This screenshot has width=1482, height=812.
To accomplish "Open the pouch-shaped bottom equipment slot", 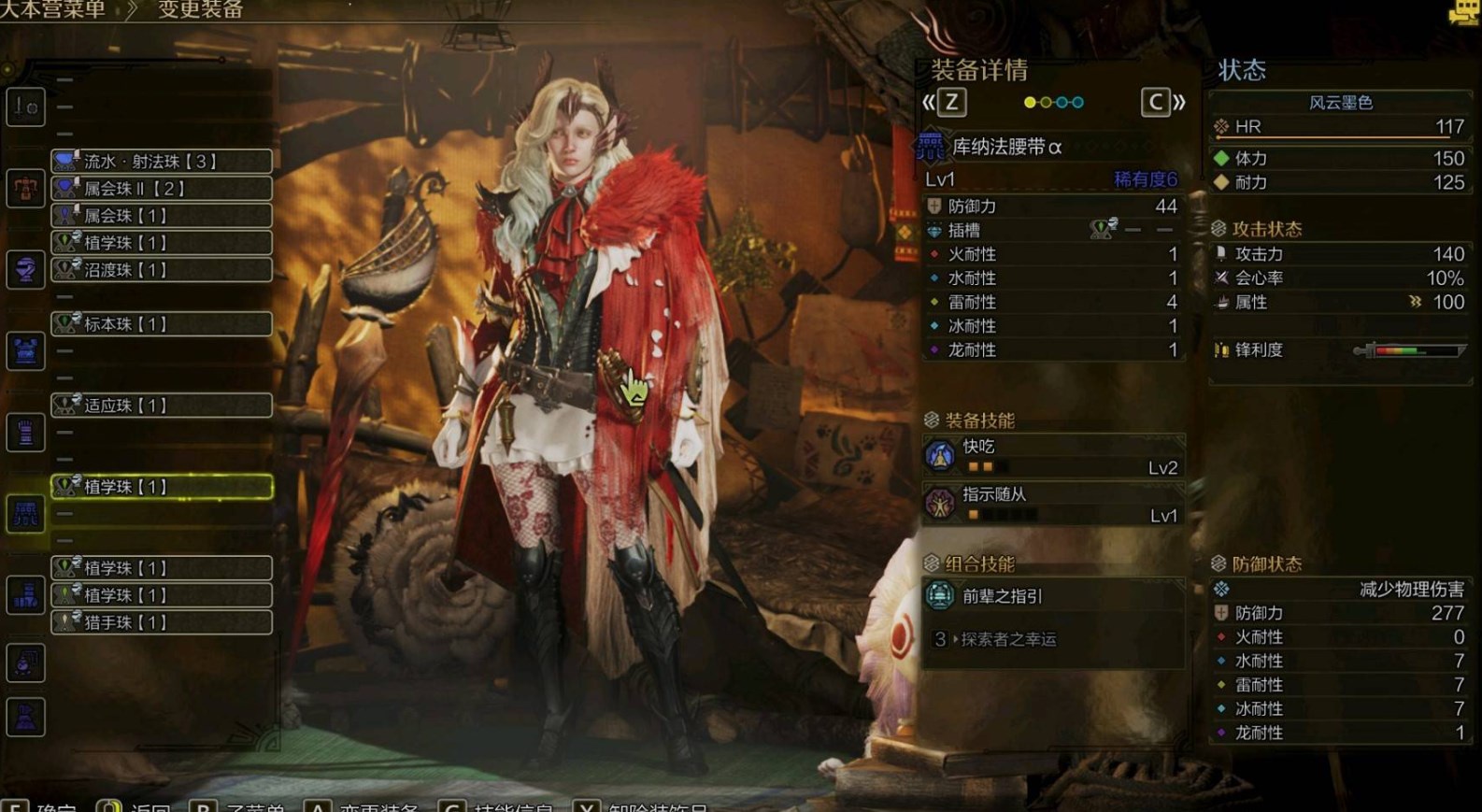I will pyautogui.click(x=25, y=717).
